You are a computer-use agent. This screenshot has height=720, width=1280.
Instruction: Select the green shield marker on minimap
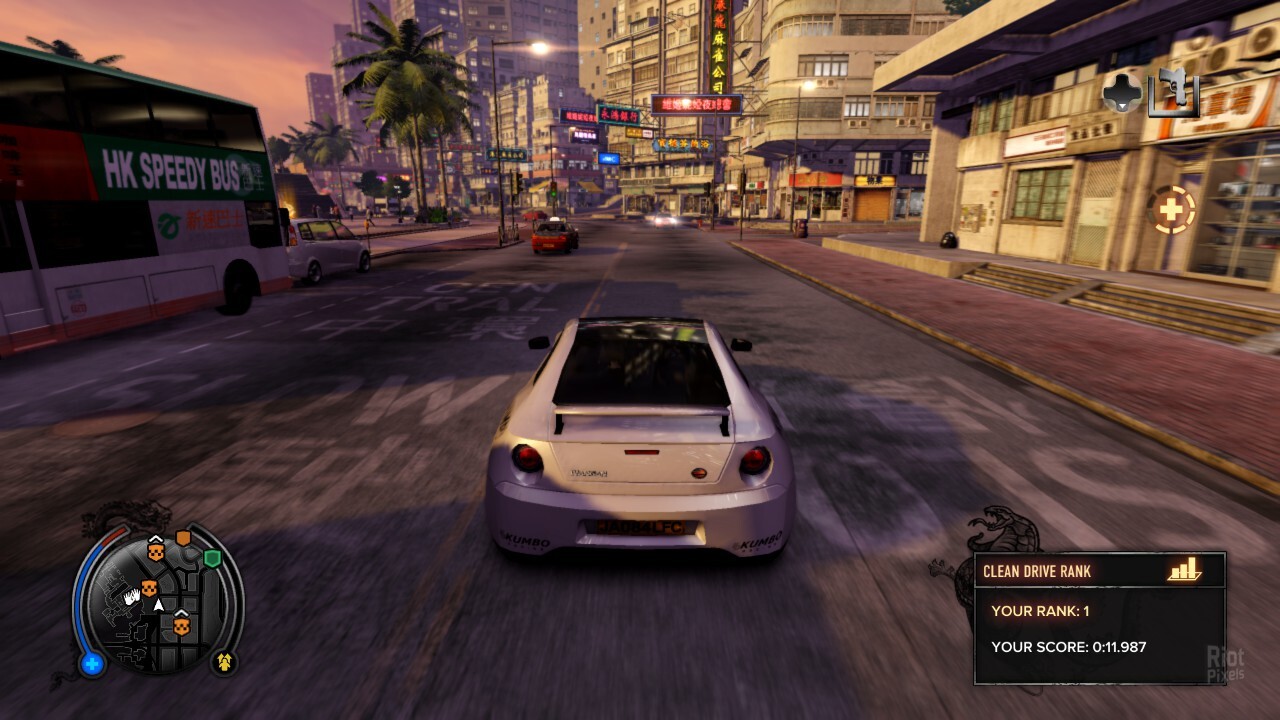[212, 558]
